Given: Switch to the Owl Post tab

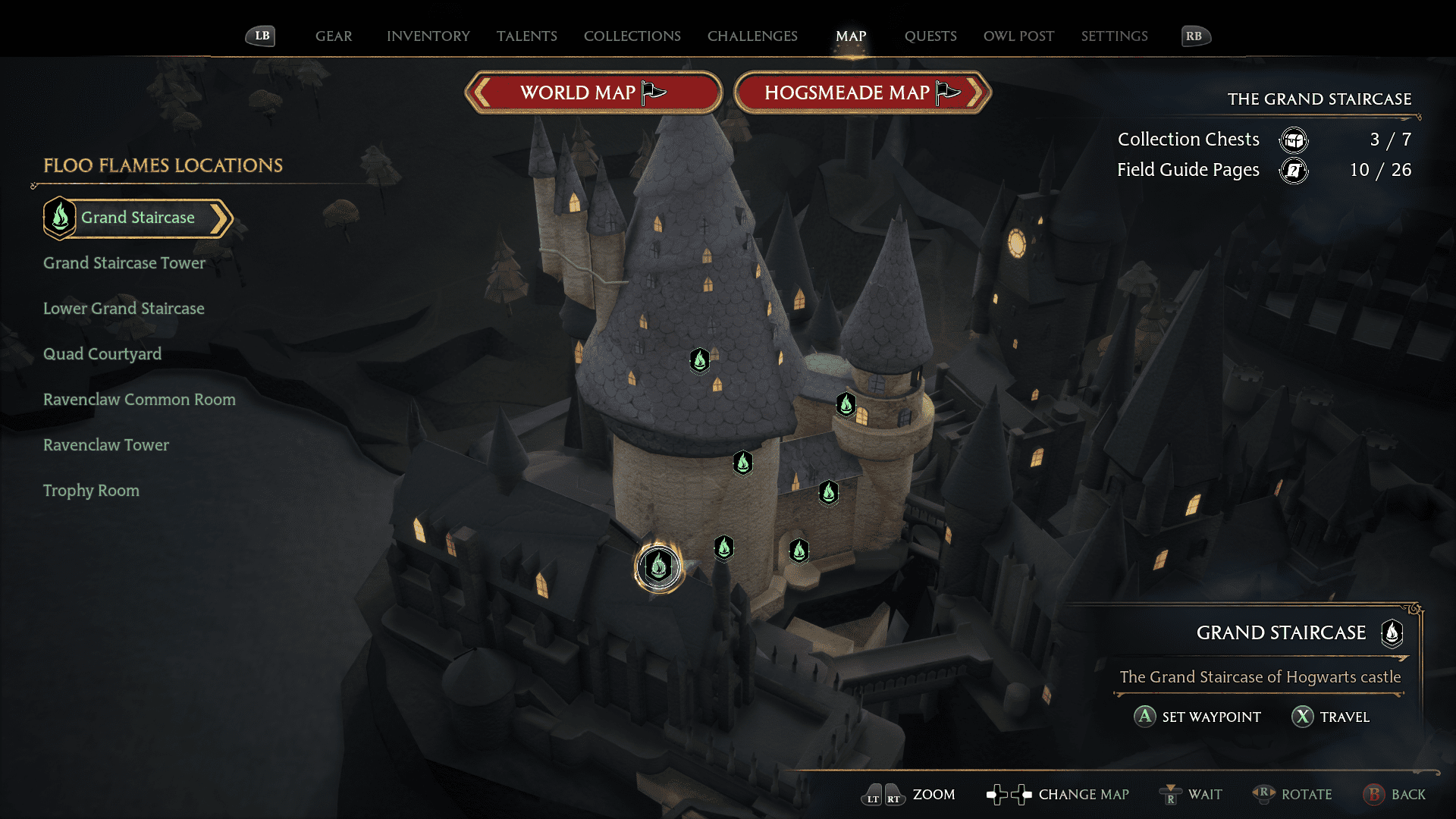Looking at the screenshot, I should [1018, 36].
